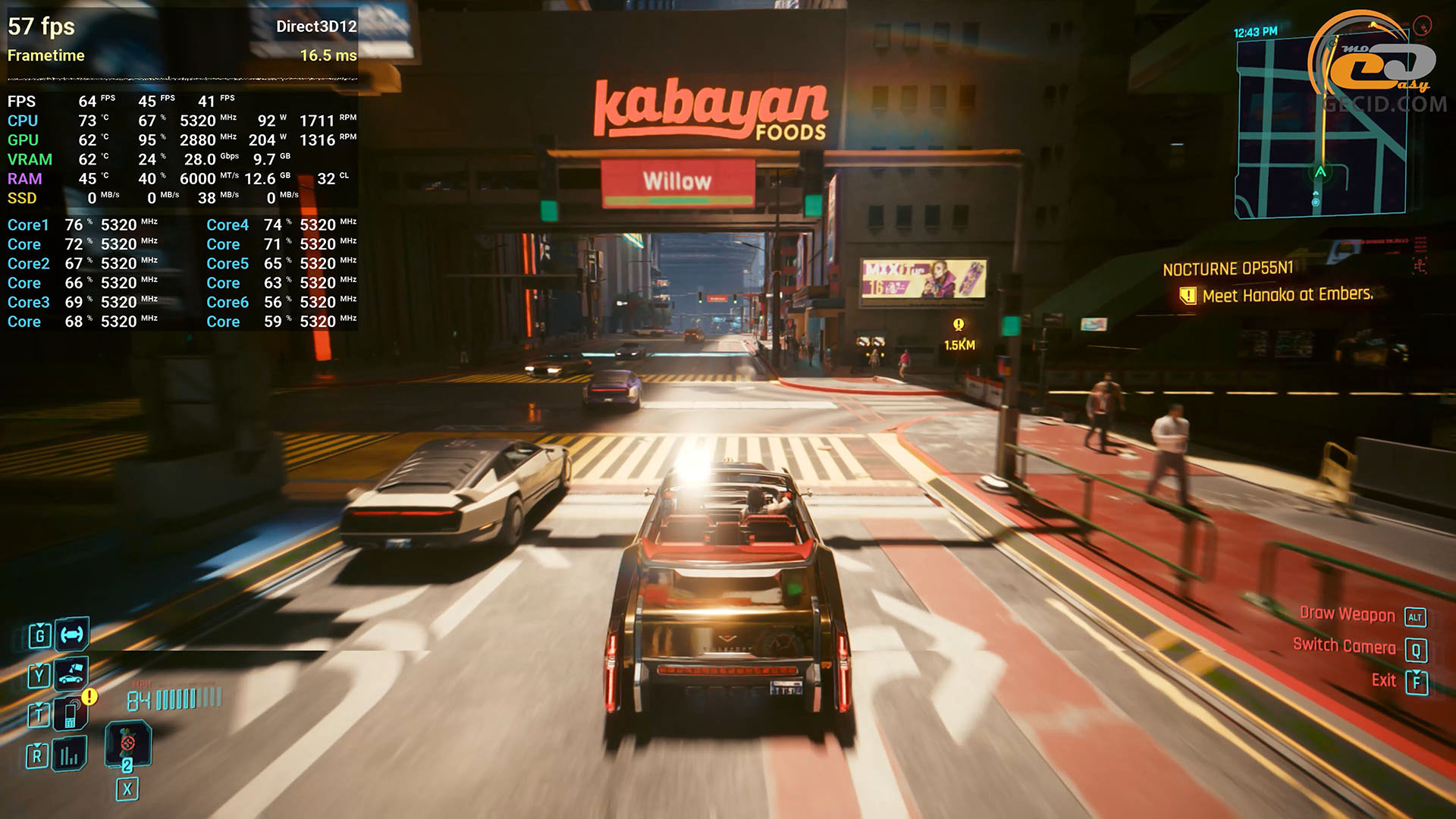Image resolution: width=1456 pixels, height=819 pixels.
Task: Click the Exit vehicle action label
Action: (1383, 680)
